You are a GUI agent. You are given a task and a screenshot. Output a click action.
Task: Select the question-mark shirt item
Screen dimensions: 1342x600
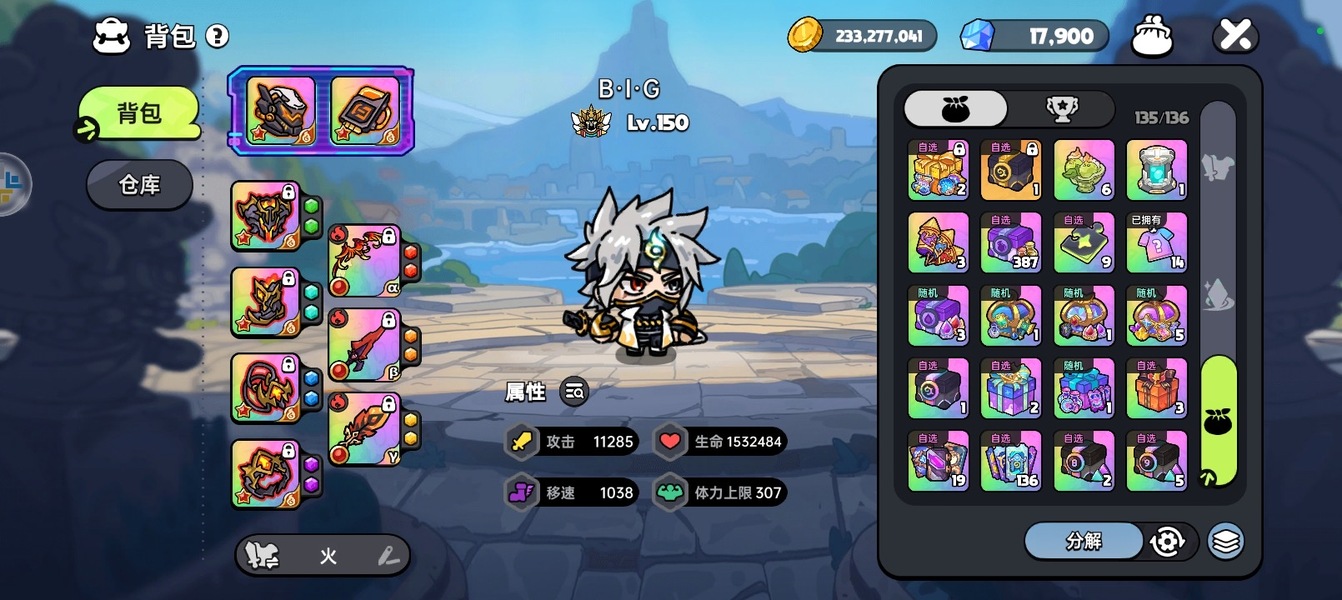[x=1157, y=242]
